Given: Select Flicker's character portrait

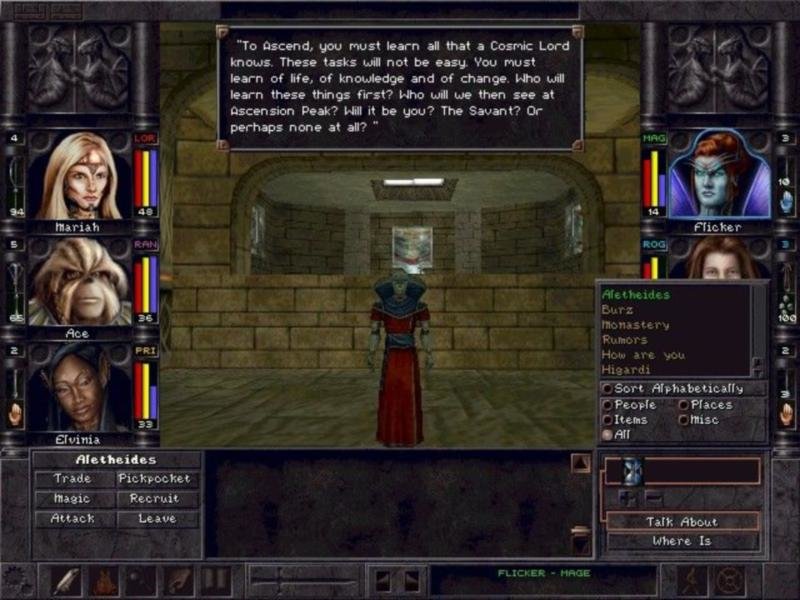Looking at the screenshot, I should pos(716,176).
